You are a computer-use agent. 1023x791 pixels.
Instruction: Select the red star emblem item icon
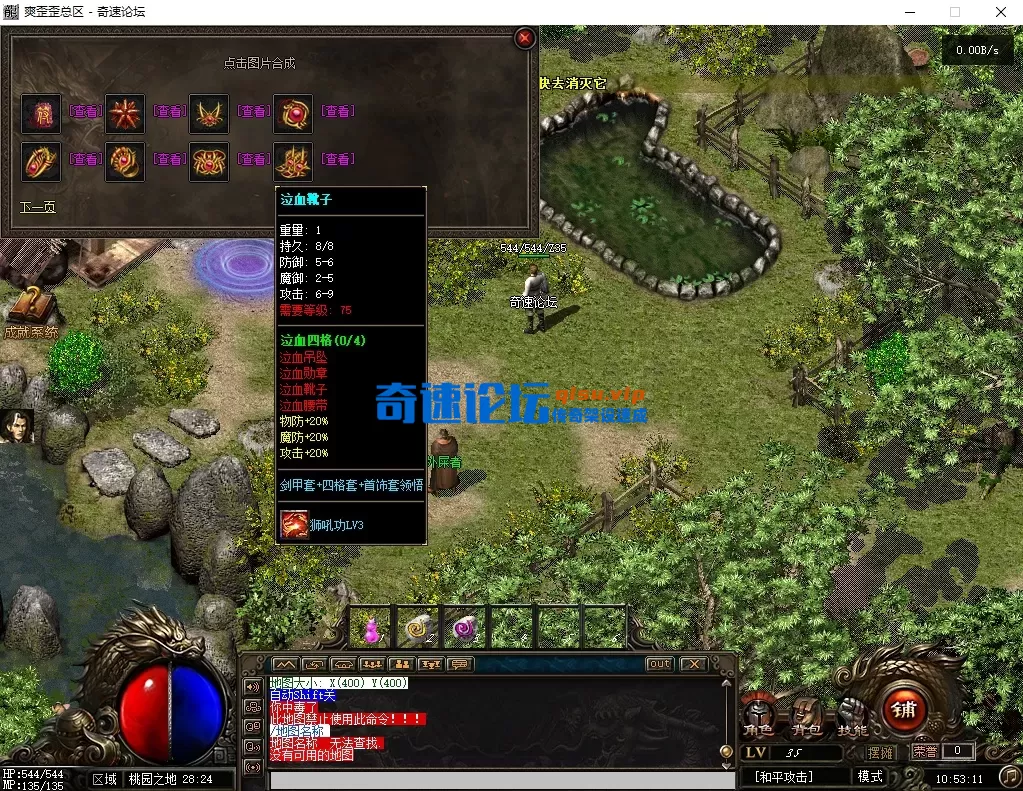(x=125, y=113)
